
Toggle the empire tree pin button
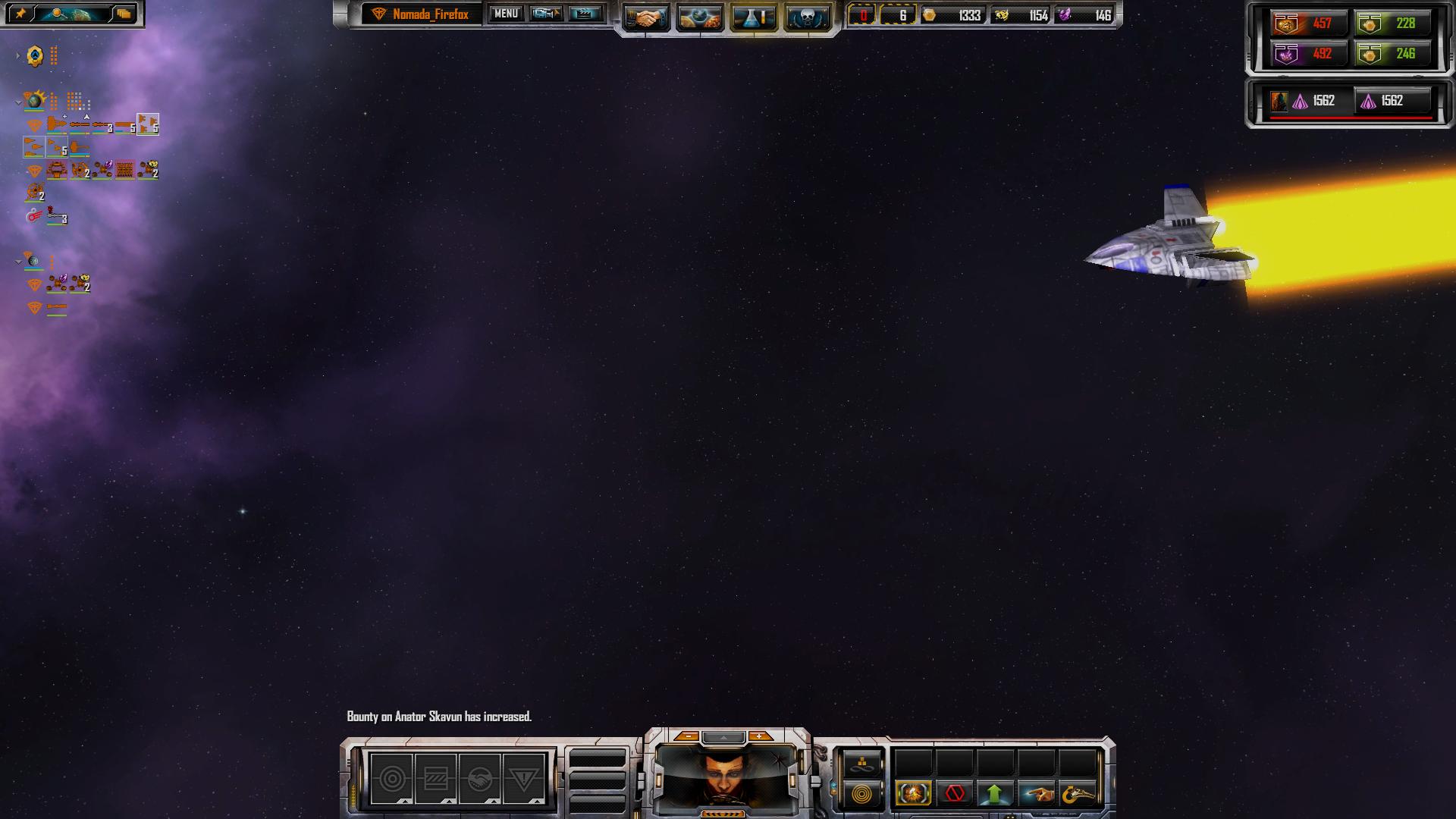click(20, 14)
